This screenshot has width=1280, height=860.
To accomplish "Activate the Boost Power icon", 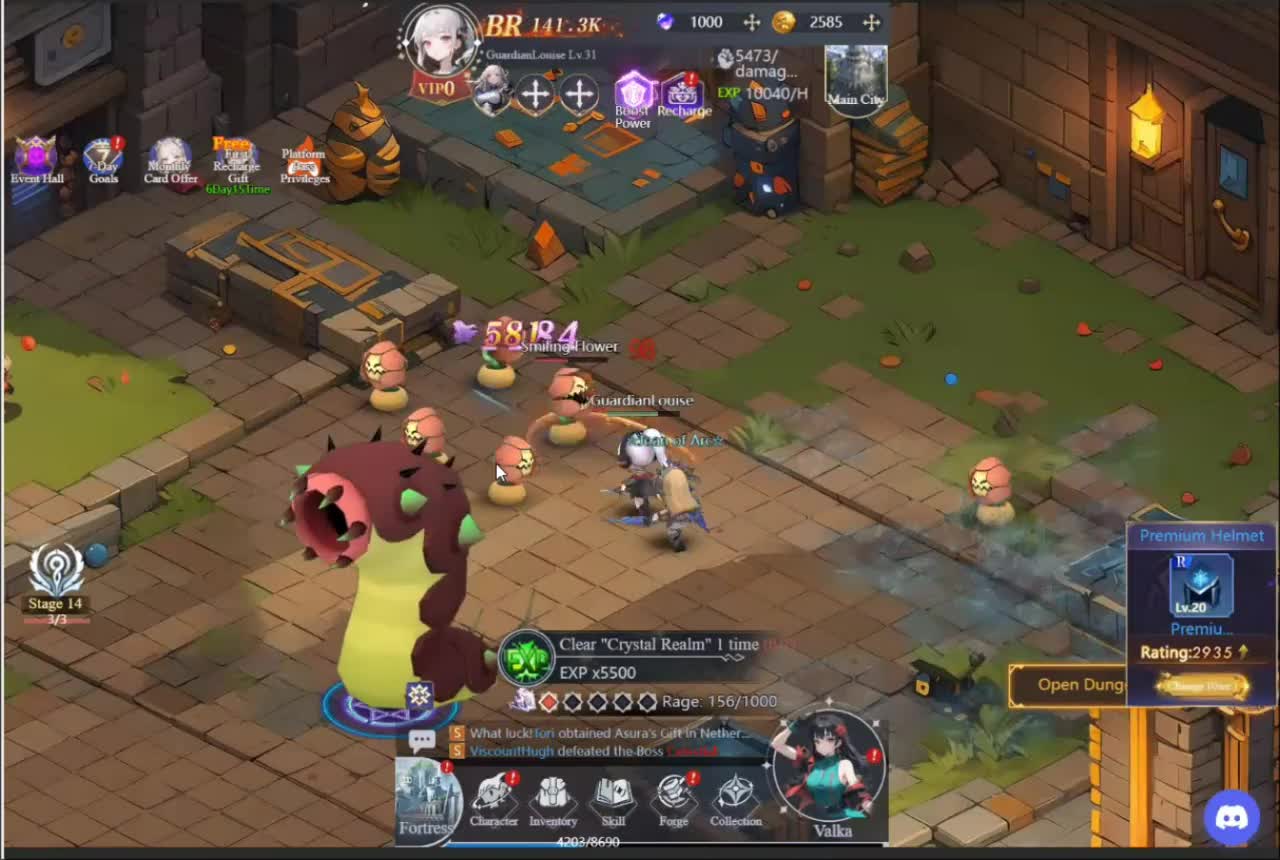I will [x=633, y=97].
